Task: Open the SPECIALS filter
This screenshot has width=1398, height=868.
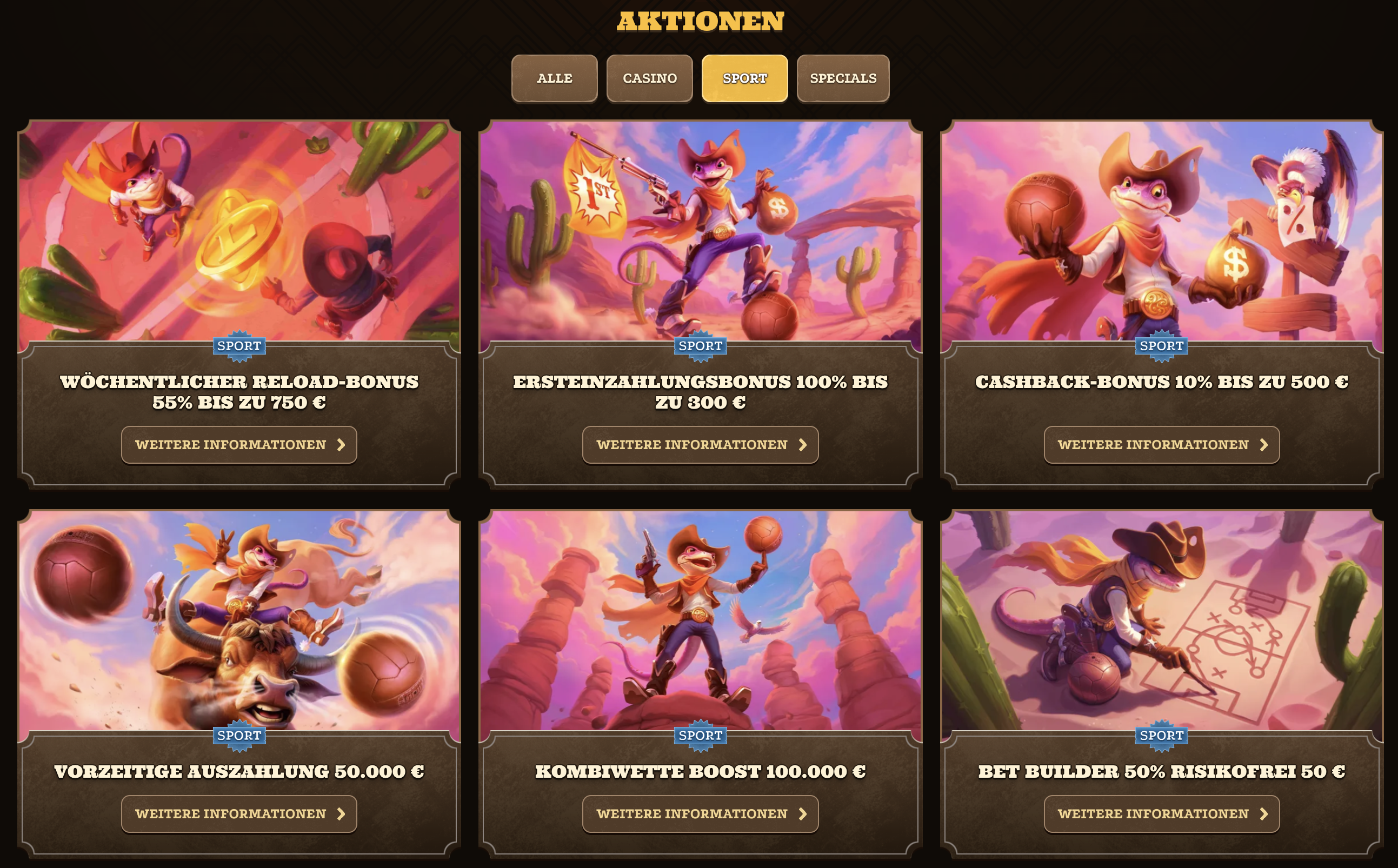Action: [842, 78]
